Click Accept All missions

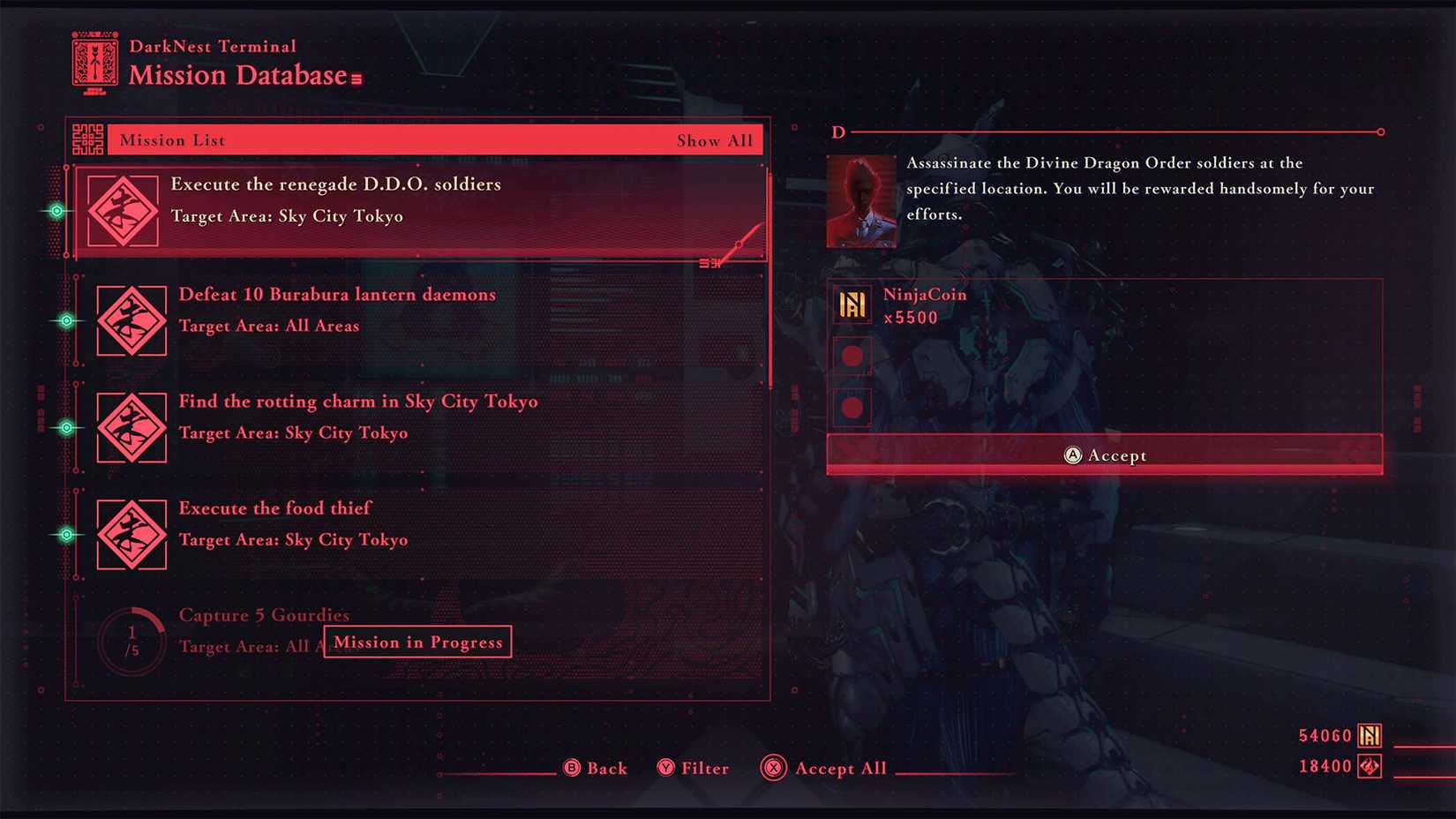point(822,768)
